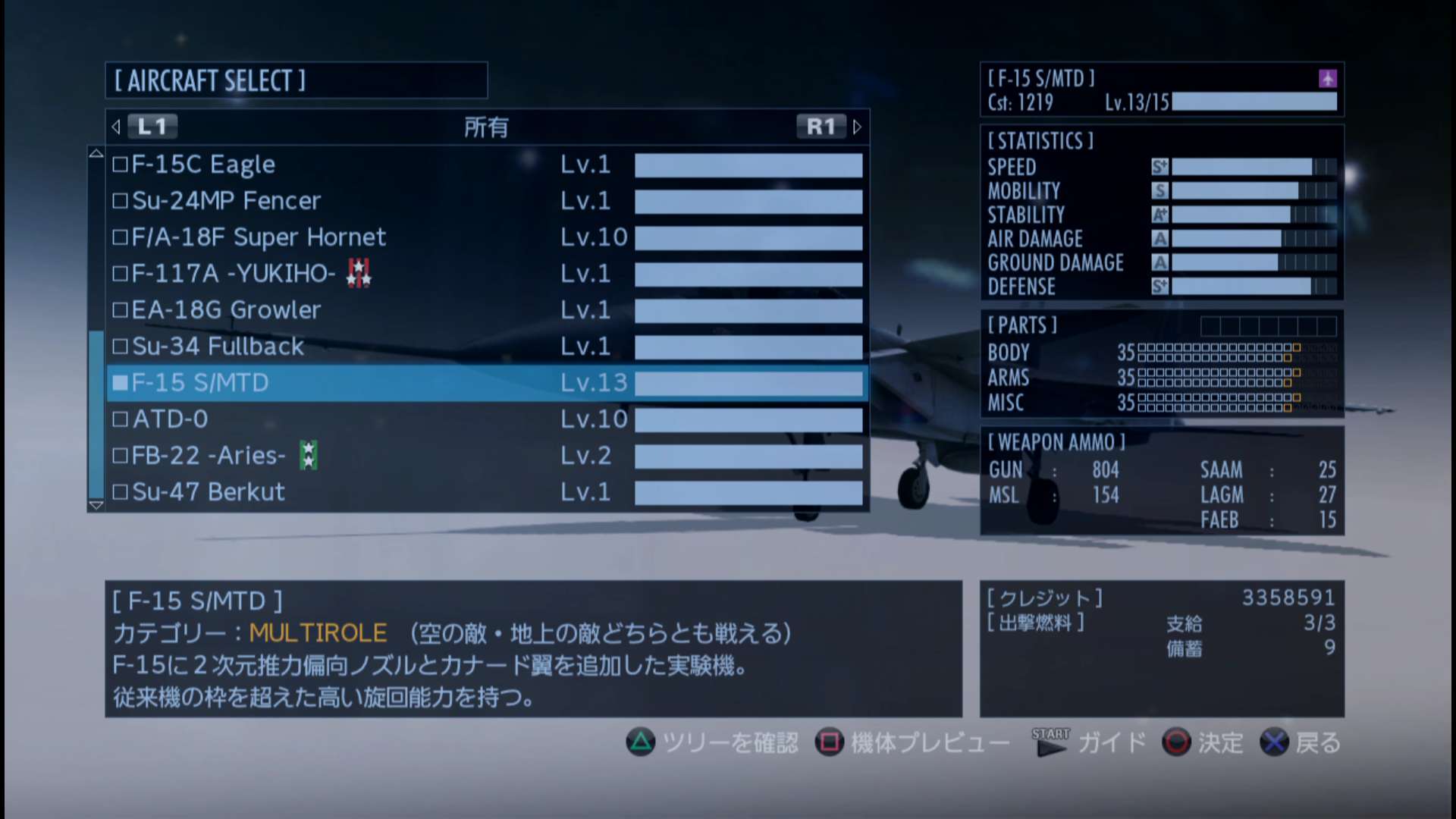
Task: Switch category with the right arrow by R1
Action: point(857,127)
